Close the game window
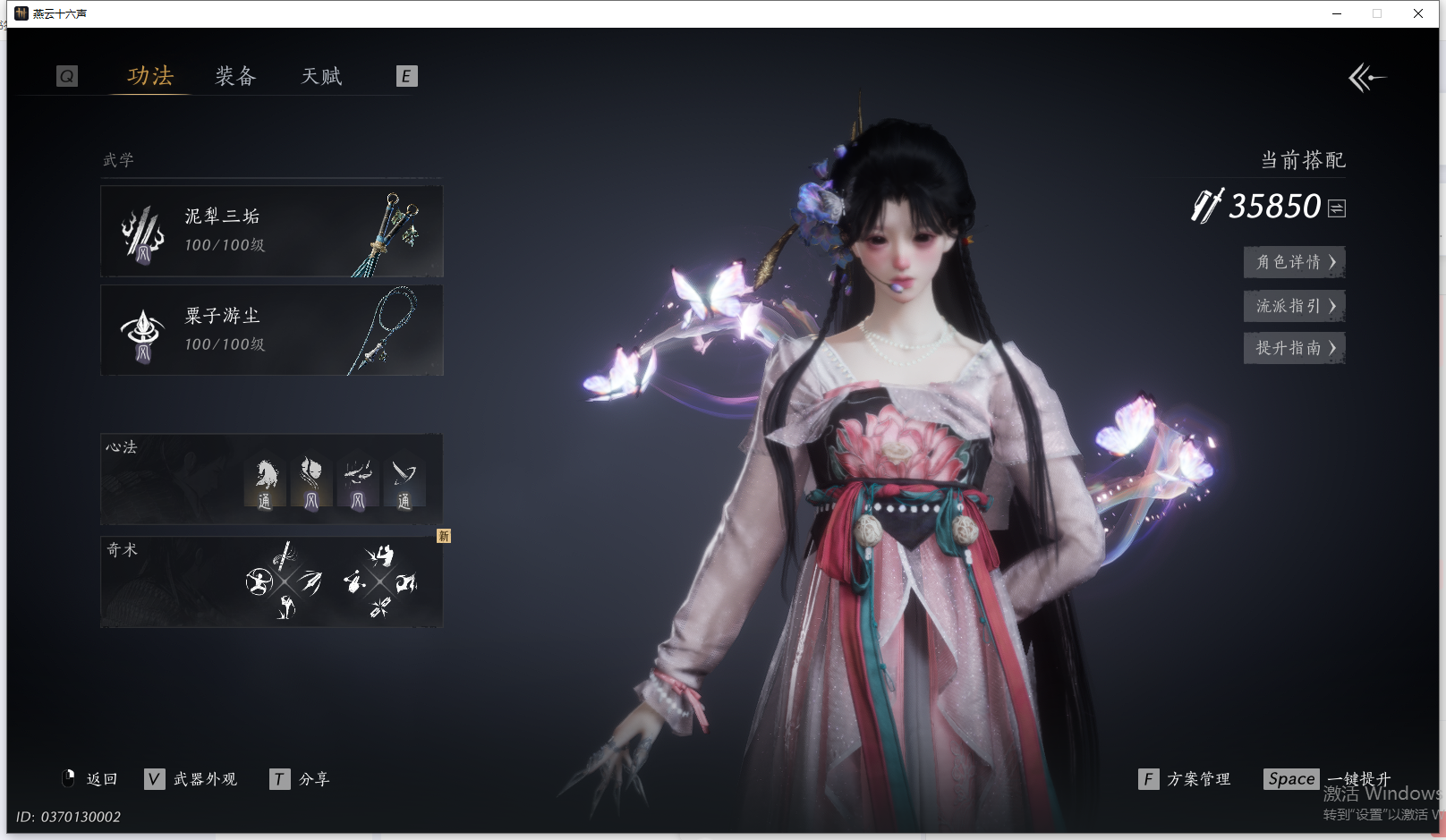 [x=1418, y=13]
